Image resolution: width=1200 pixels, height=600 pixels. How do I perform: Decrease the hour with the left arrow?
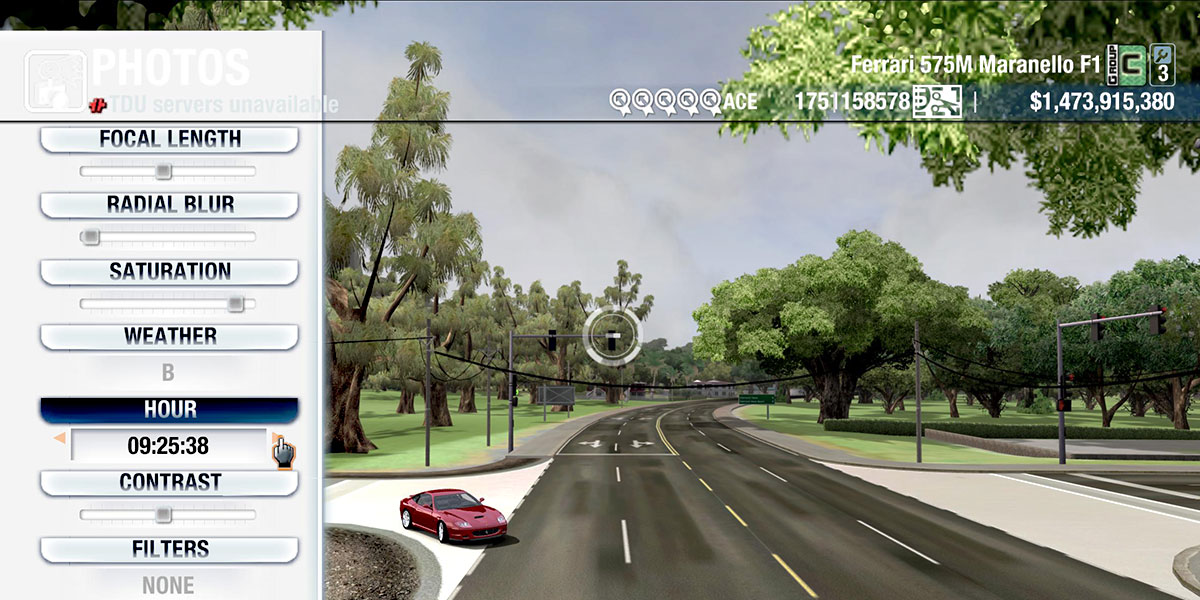pos(59,438)
